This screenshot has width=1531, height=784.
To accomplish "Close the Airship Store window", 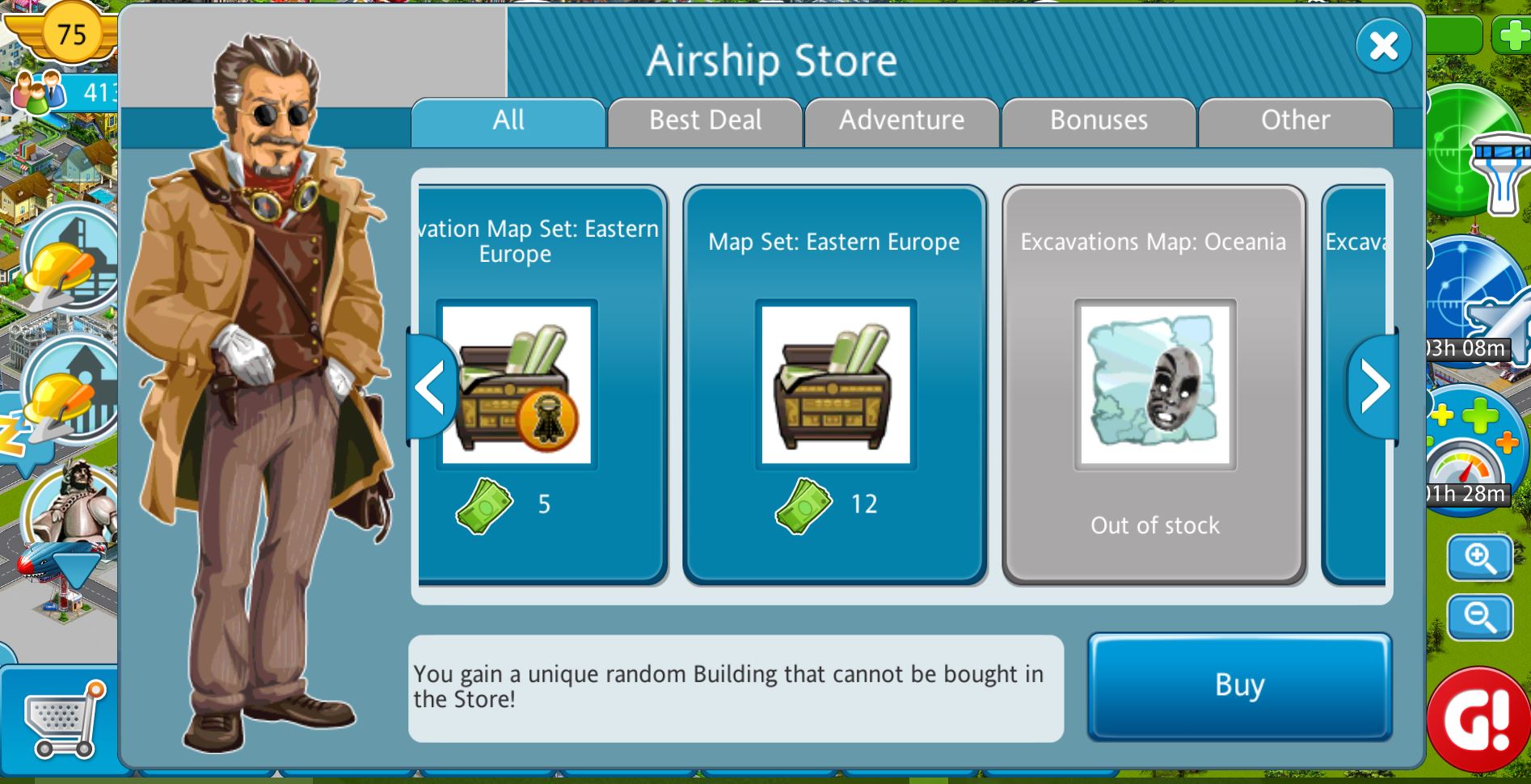I will [1383, 46].
